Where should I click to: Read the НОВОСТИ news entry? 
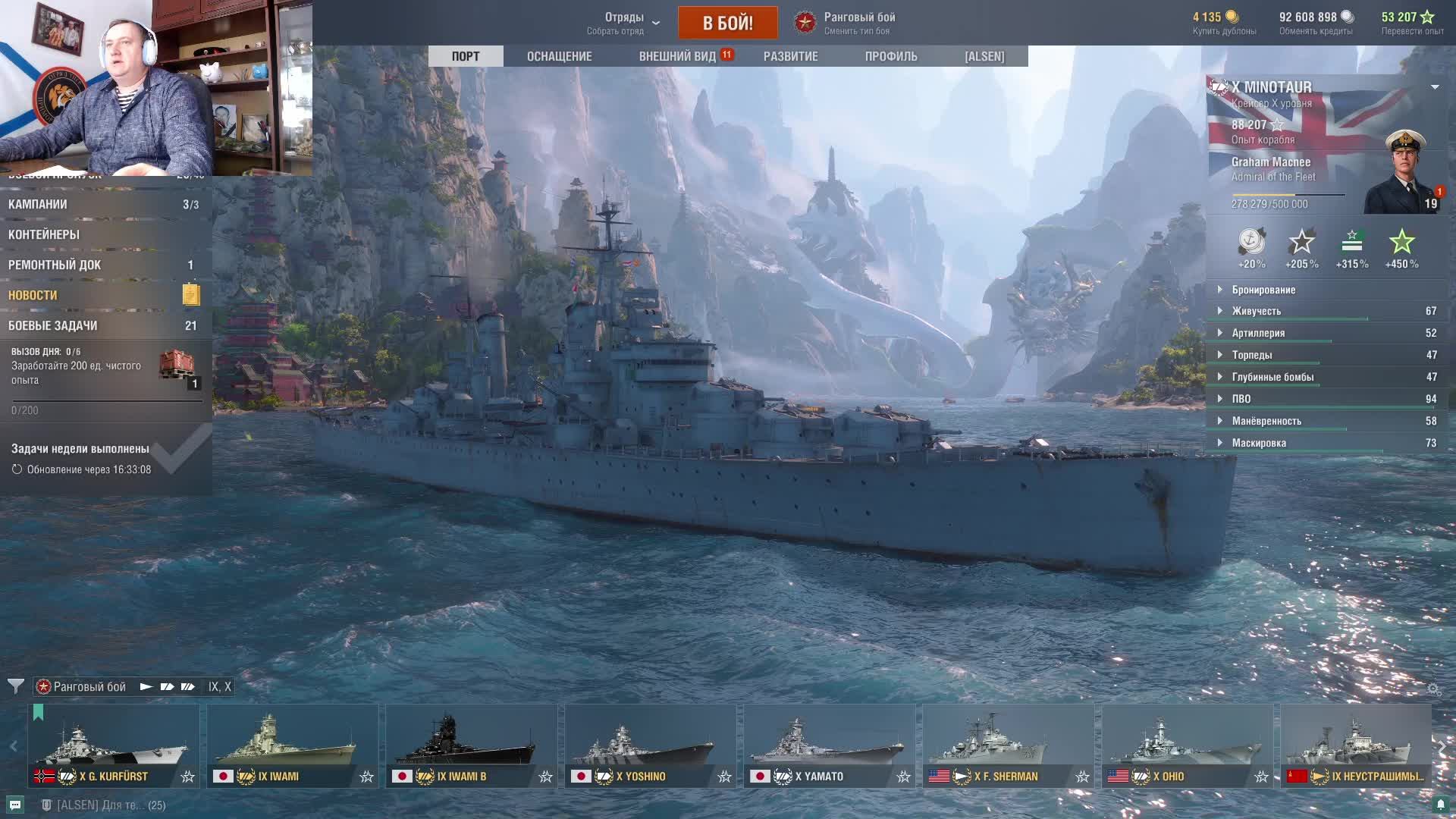click(33, 295)
